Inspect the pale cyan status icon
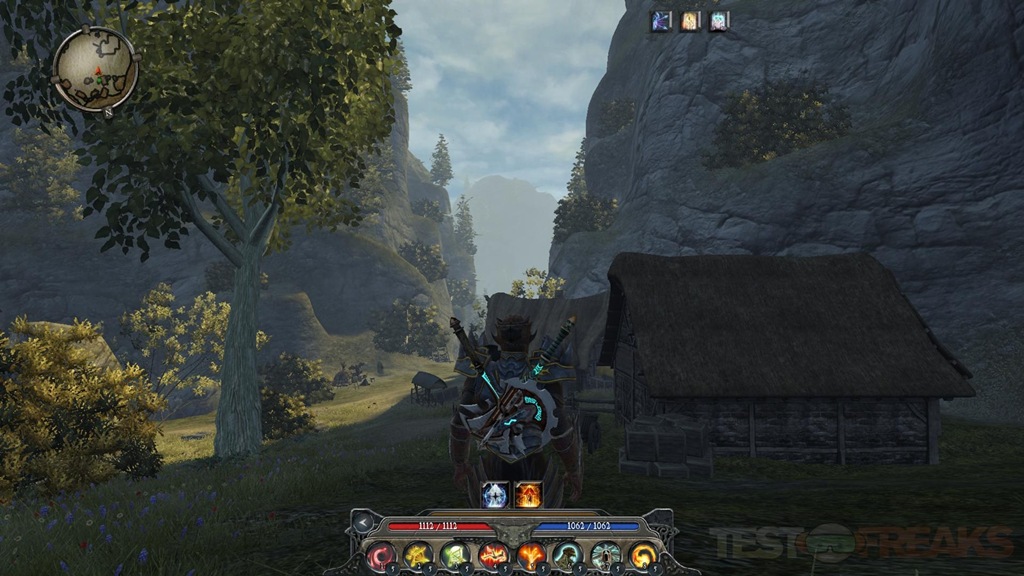Screen dimensions: 1024x576 [x=719, y=21]
